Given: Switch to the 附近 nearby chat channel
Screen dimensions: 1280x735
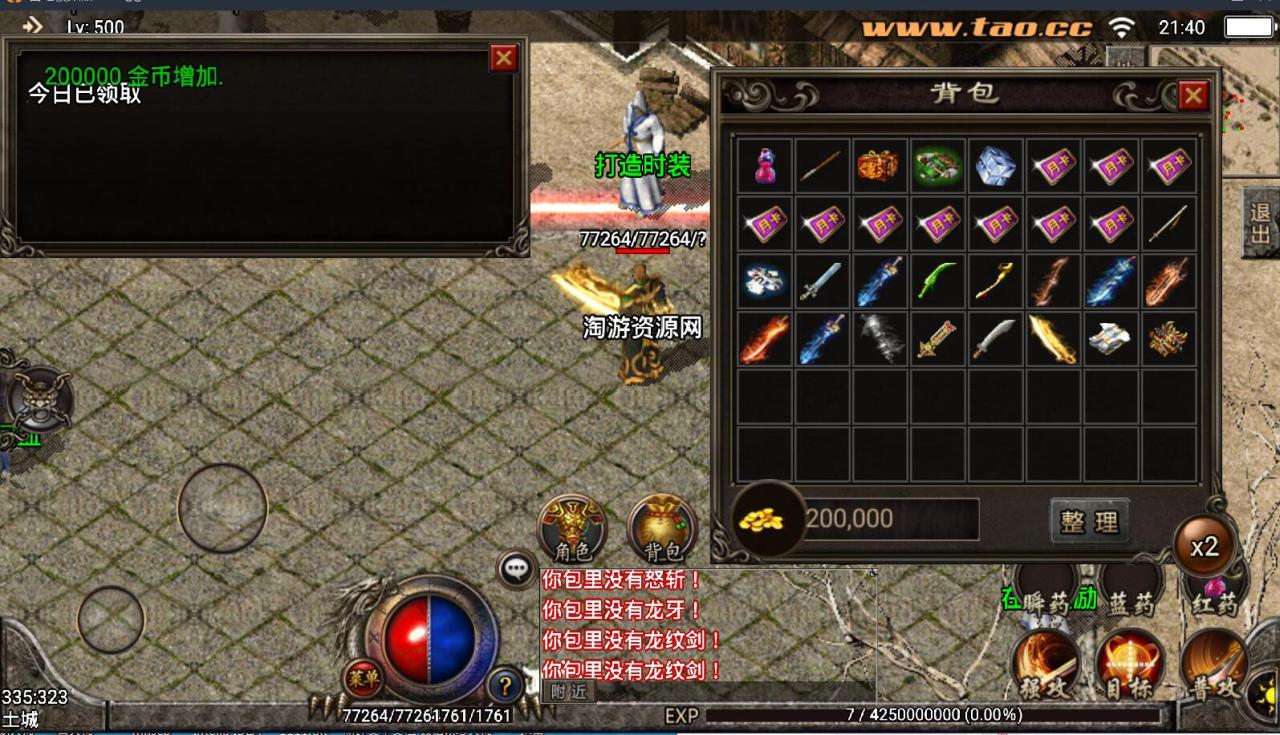Looking at the screenshot, I should (x=568, y=691).
